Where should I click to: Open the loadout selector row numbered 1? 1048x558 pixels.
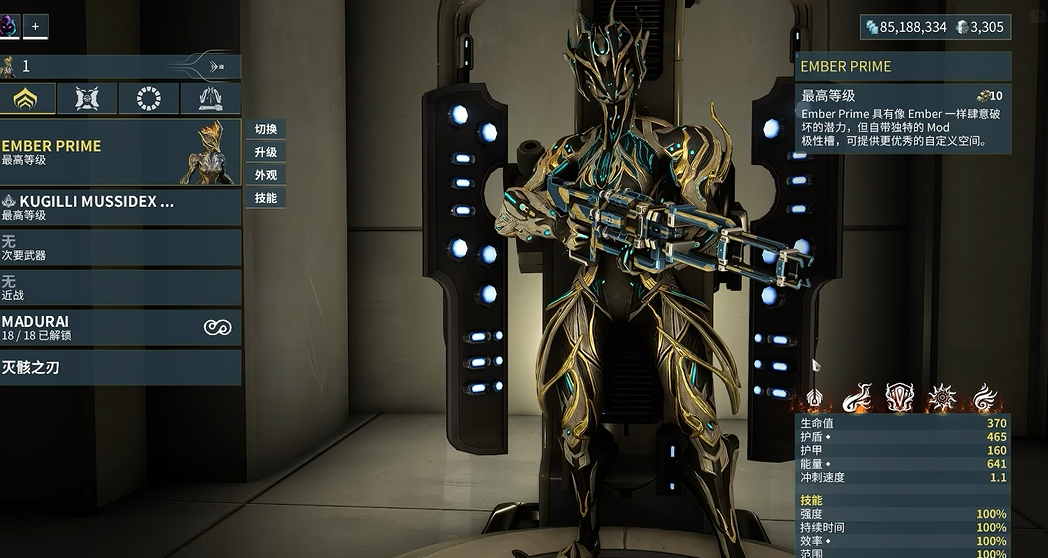click(x=120, y=67)
